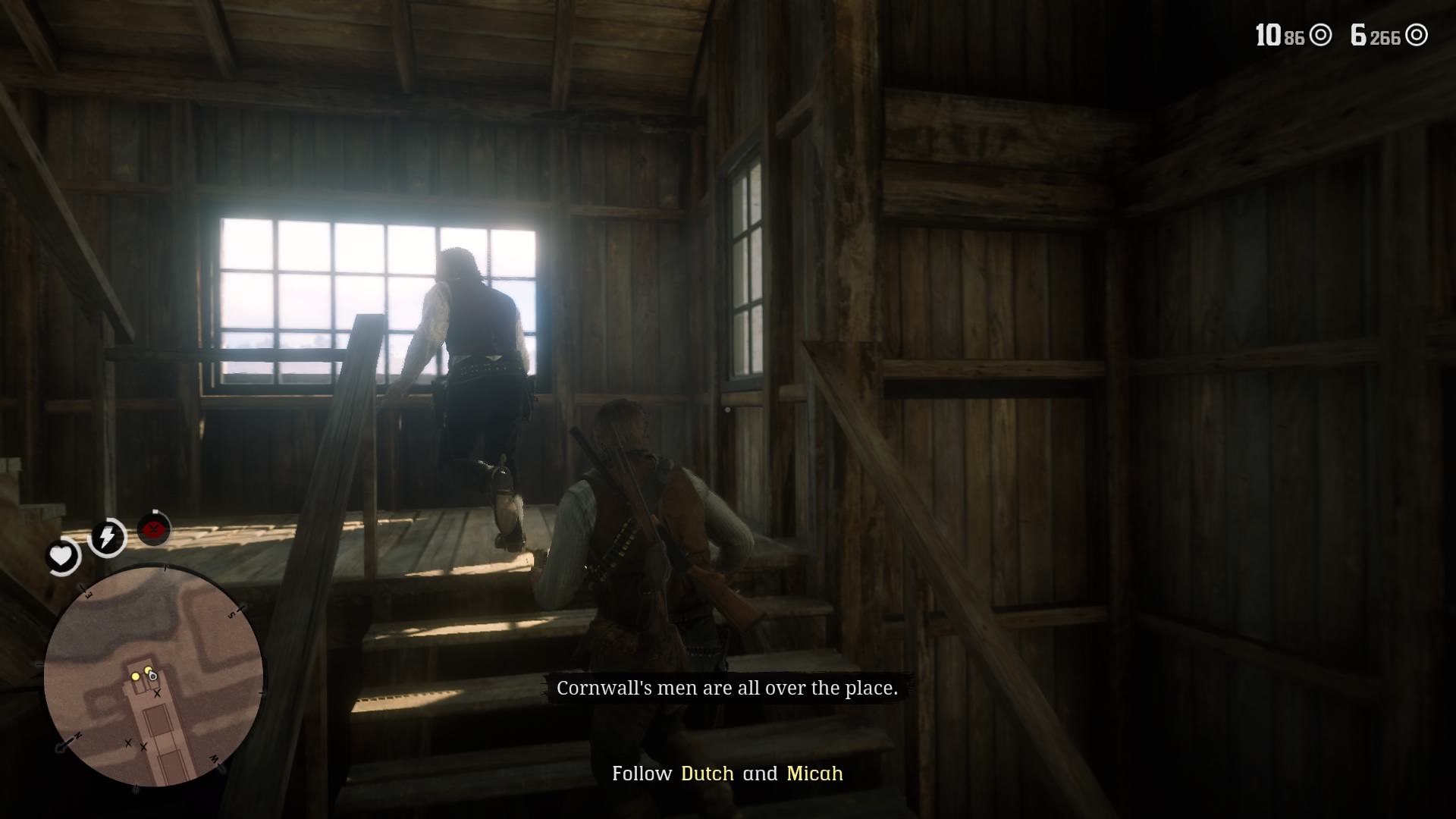Click the E compass marker on the minimap
The image size is (1456, 819).
pyautogui.click(x=88, y=595)
